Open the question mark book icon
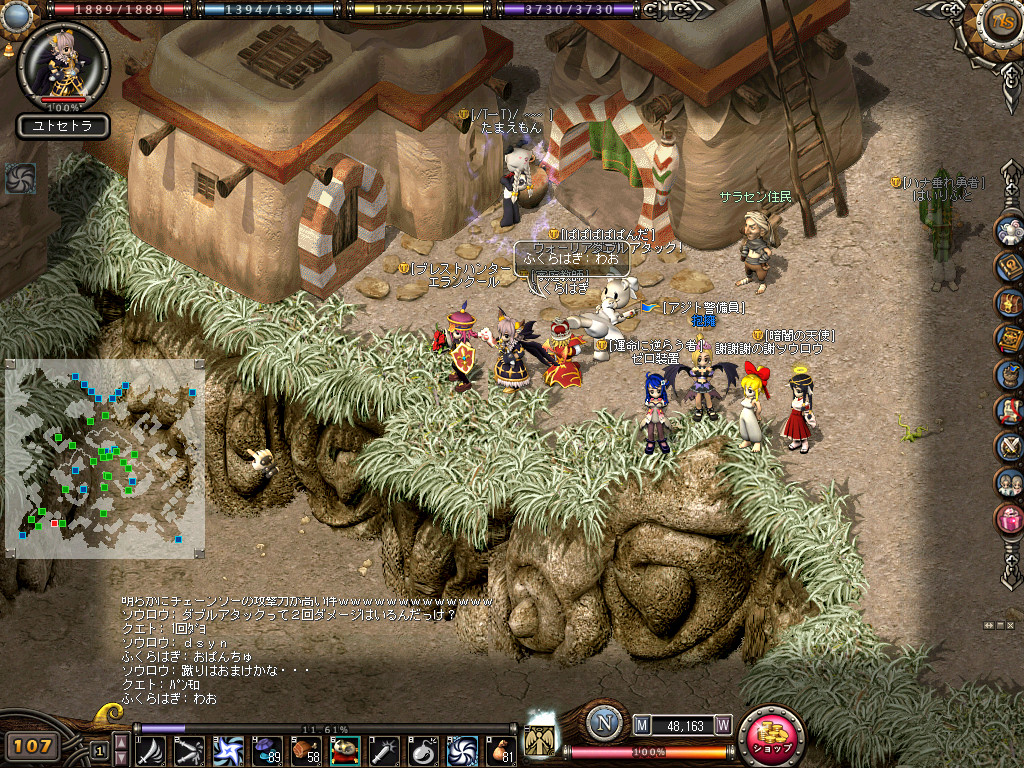 pyautogui.click(x=1009, y=266)
